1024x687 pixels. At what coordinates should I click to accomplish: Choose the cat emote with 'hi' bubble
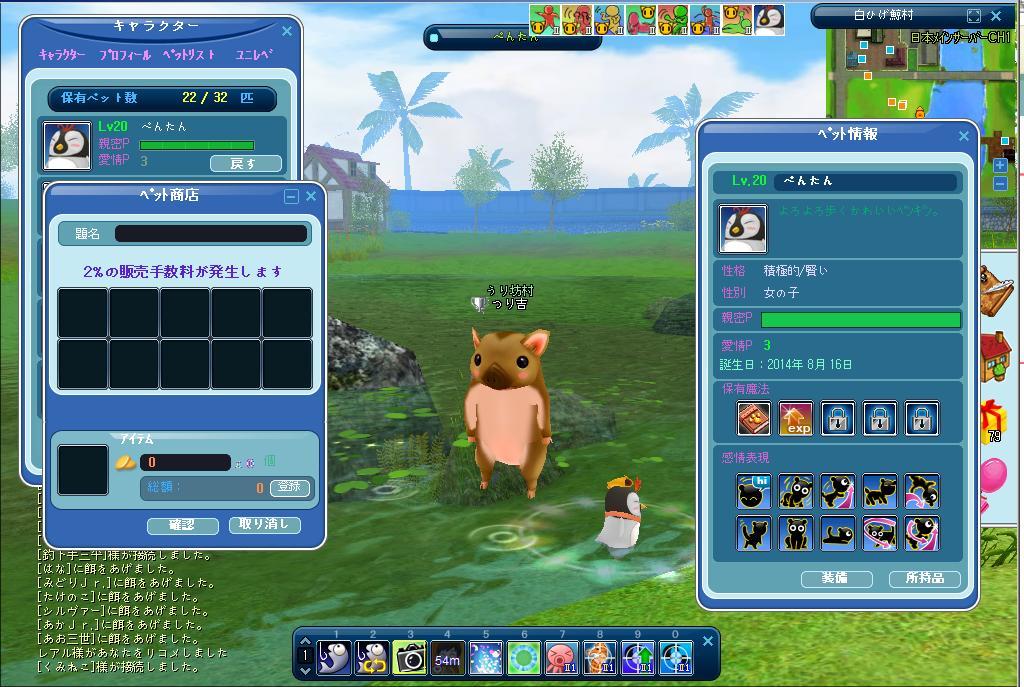click(753, 491)
